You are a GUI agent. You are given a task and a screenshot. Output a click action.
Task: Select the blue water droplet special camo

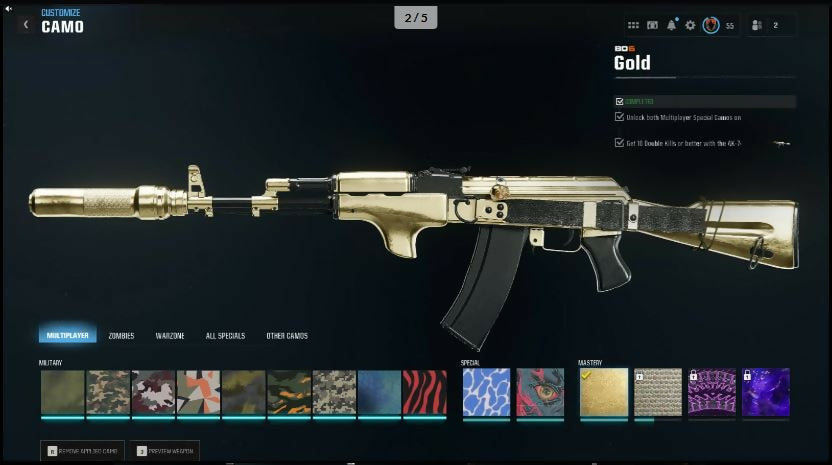tap(486, 392)
